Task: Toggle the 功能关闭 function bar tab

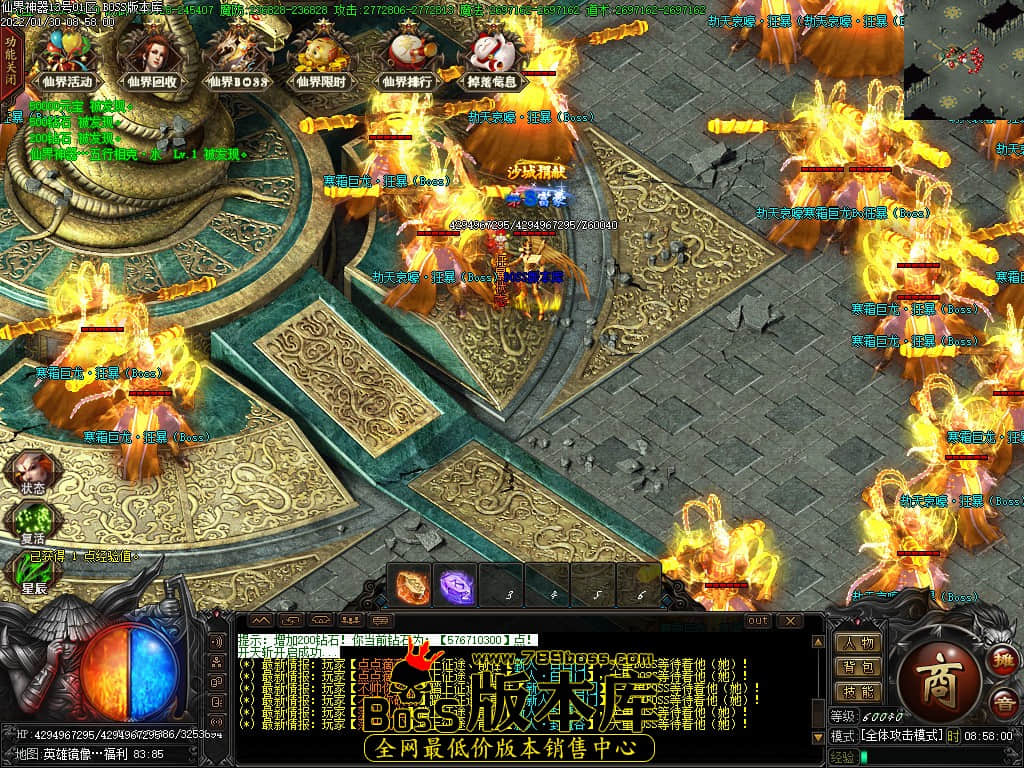Action: pos(11,60)
